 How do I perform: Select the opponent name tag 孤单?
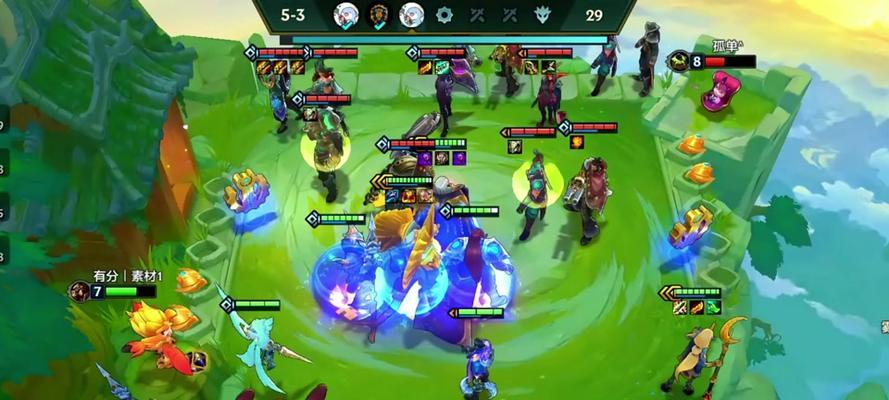click(x=726, y=46)
